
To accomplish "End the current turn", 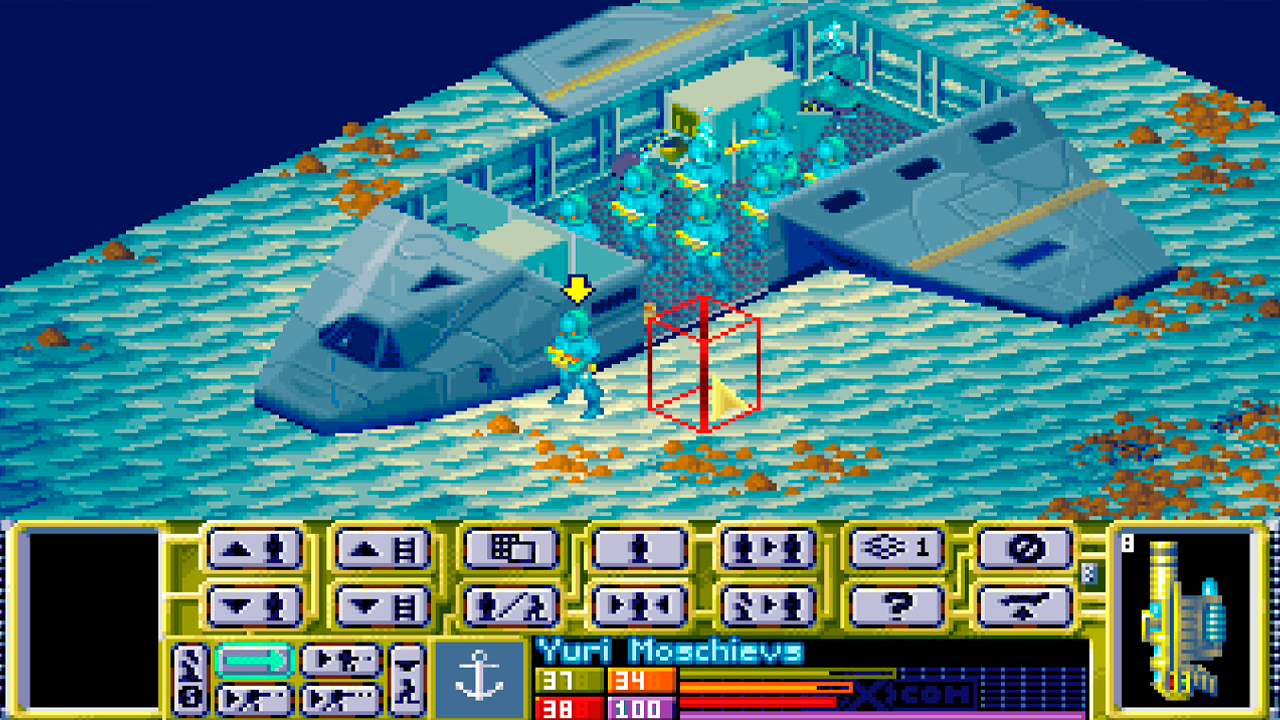I will pos(1021,605).
